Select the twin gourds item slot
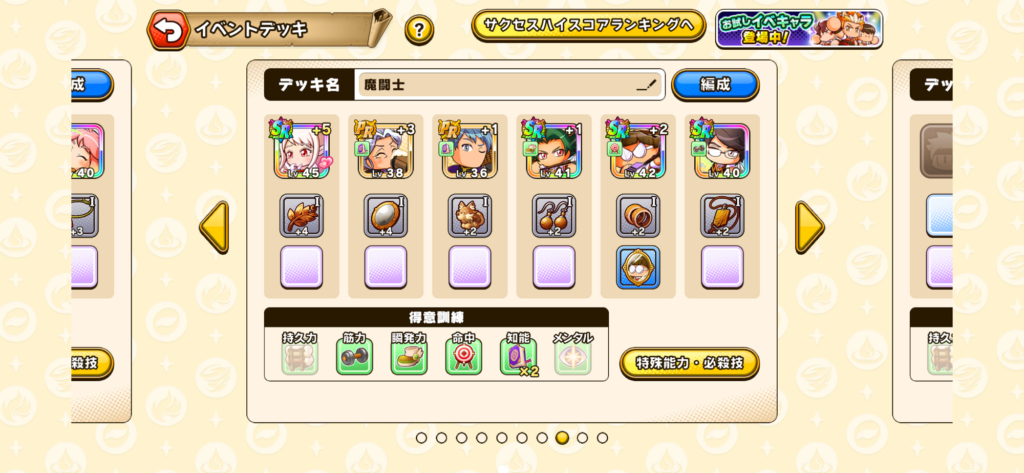This screenshot has height=473, width=1024. 554,216
